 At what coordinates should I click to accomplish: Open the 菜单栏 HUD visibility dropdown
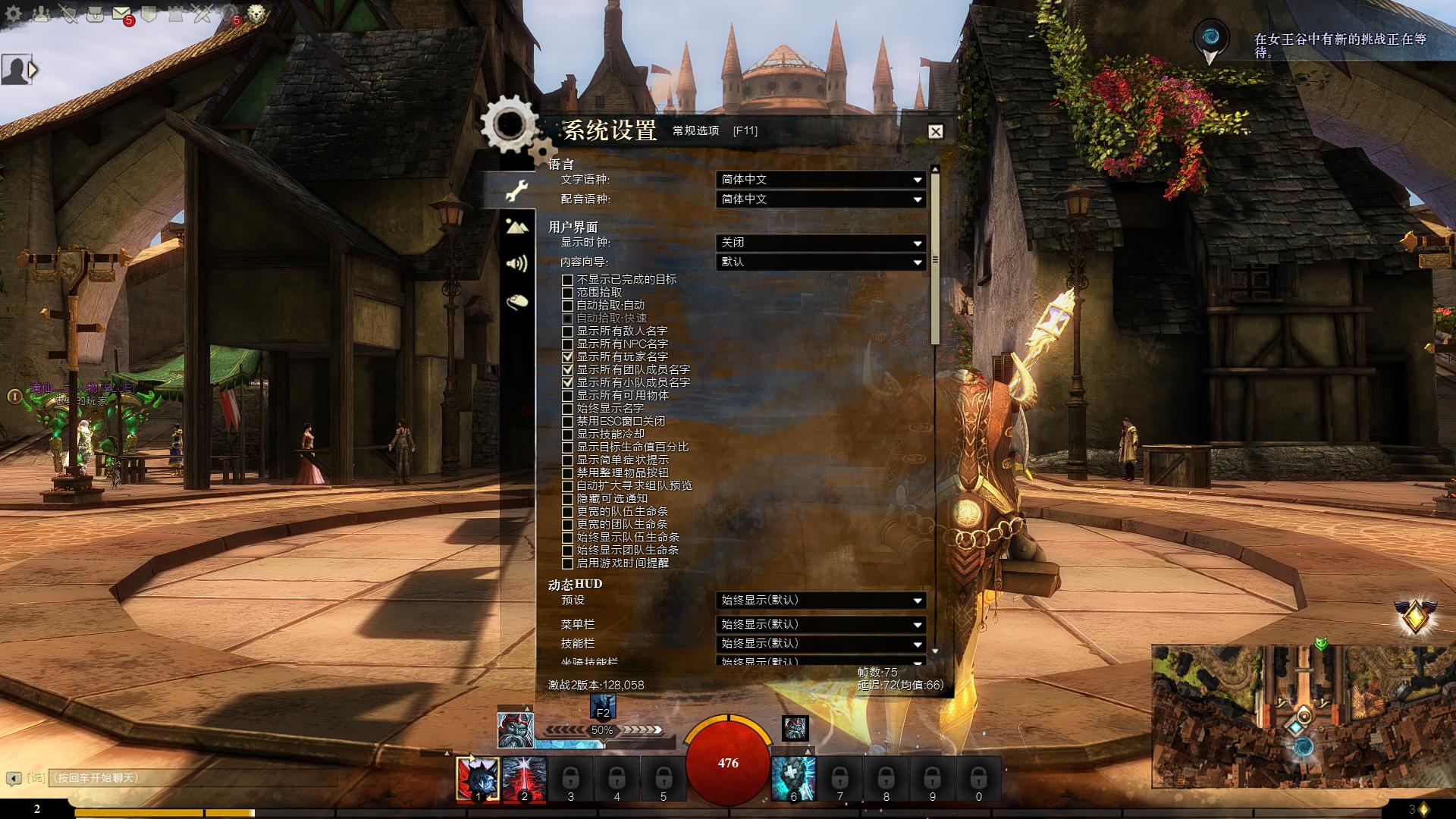pyautogui.click(x=821, y=625)
